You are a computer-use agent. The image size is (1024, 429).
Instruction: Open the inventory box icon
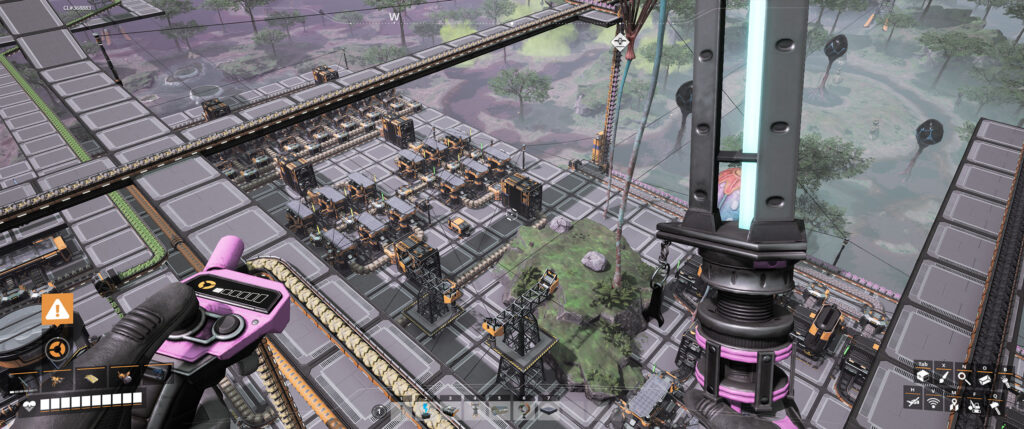point(923,376)
